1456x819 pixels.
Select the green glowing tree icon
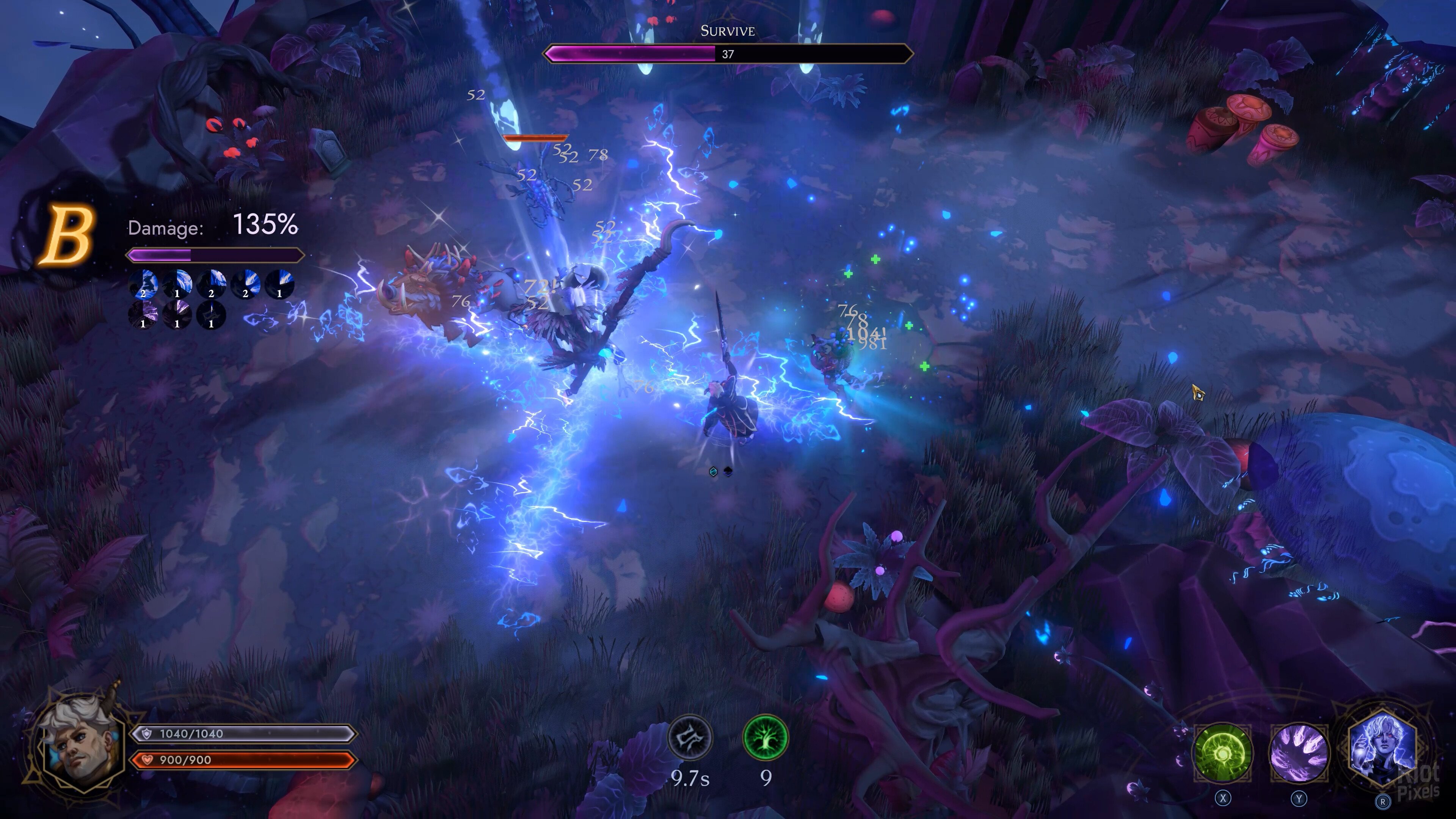[x=765, y=737]
